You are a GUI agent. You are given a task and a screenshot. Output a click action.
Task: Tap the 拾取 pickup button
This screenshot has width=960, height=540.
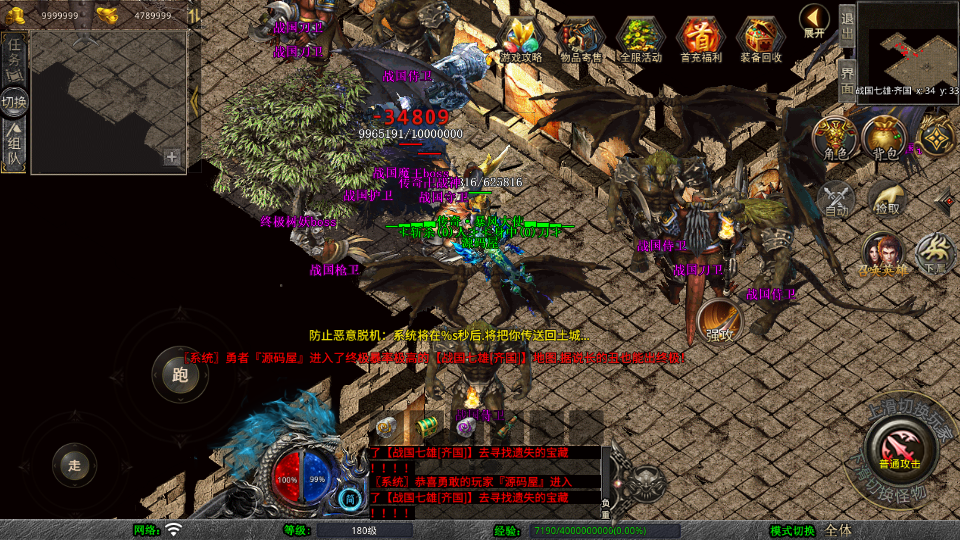pos(886,200)
